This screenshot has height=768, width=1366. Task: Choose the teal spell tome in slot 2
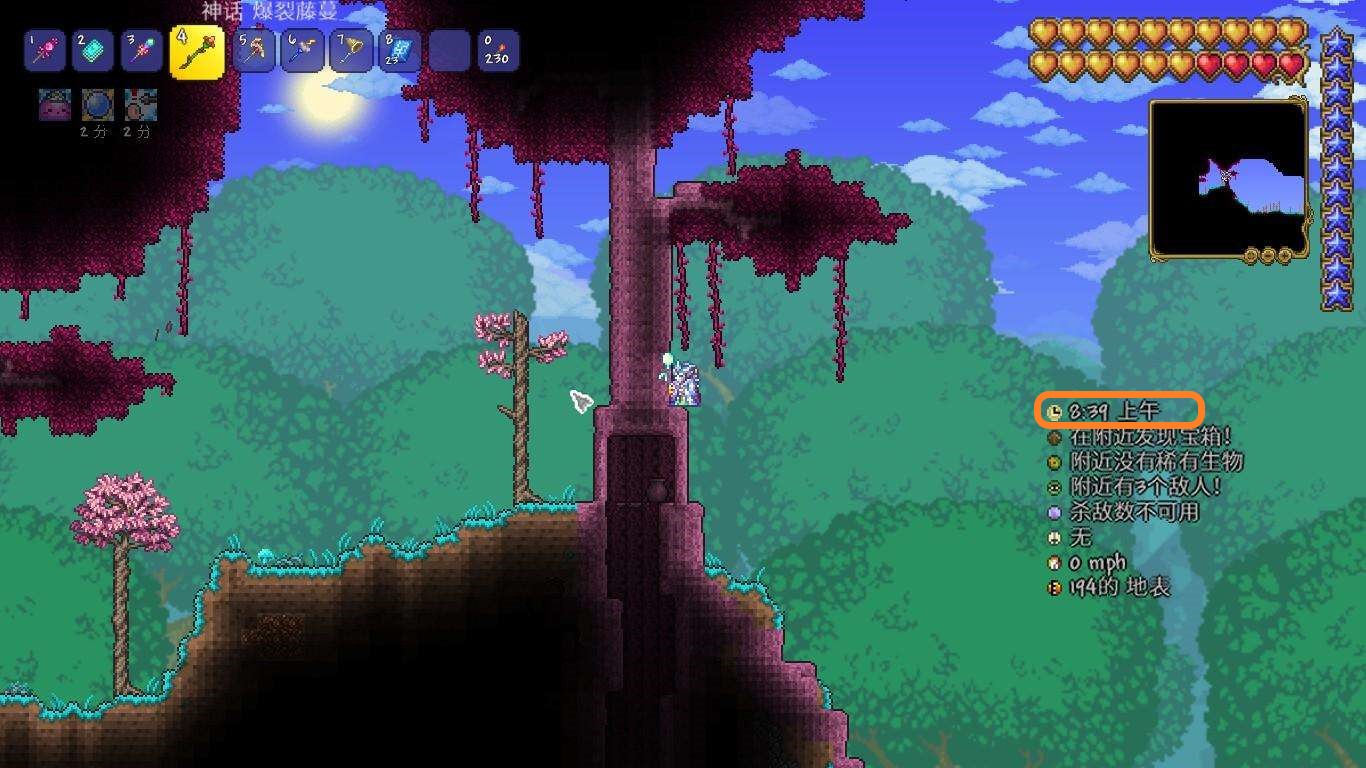point(92,51)
